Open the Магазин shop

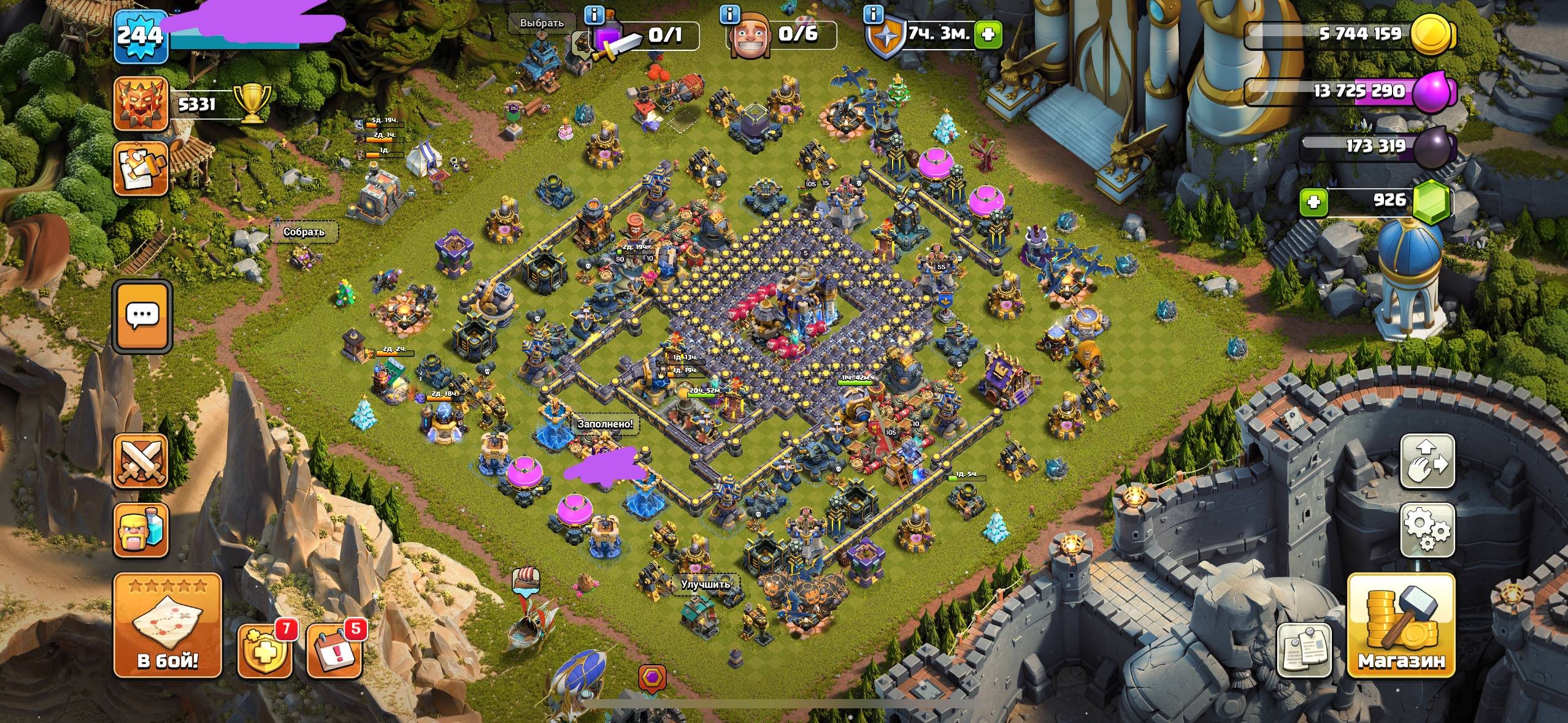tap(1401, 625)
